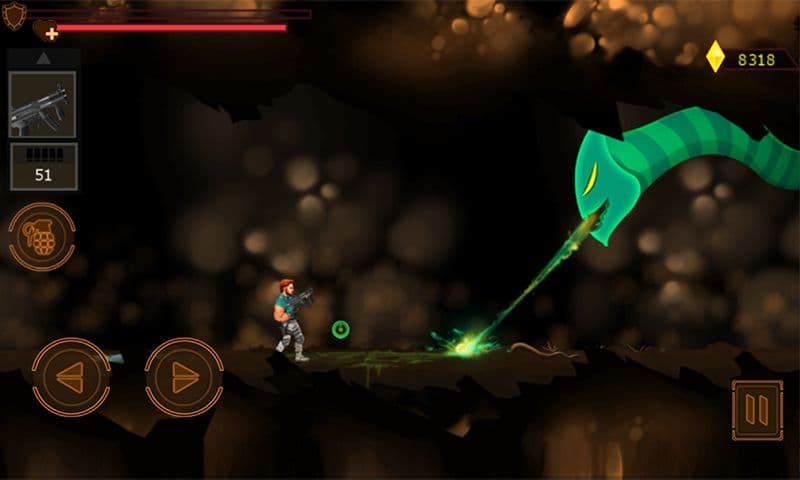Image resolution: width=800 pixels, height=480 pixels.
Task: Select the assault rifle weapon slot
Action: pos(42,104)
